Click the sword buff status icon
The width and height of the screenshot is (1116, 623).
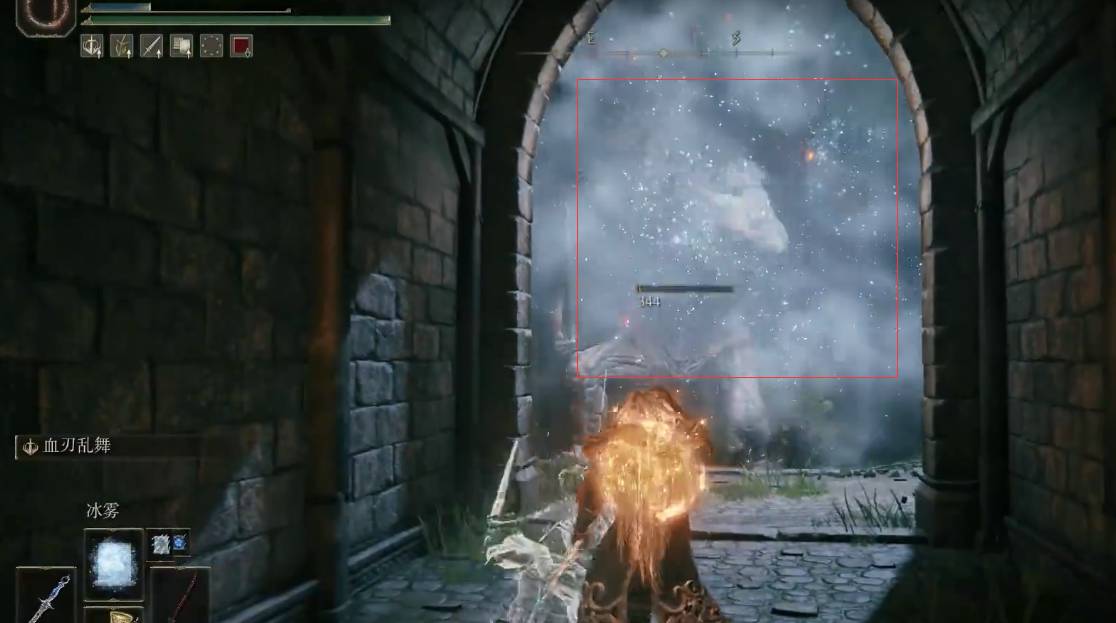click(151, 45)
